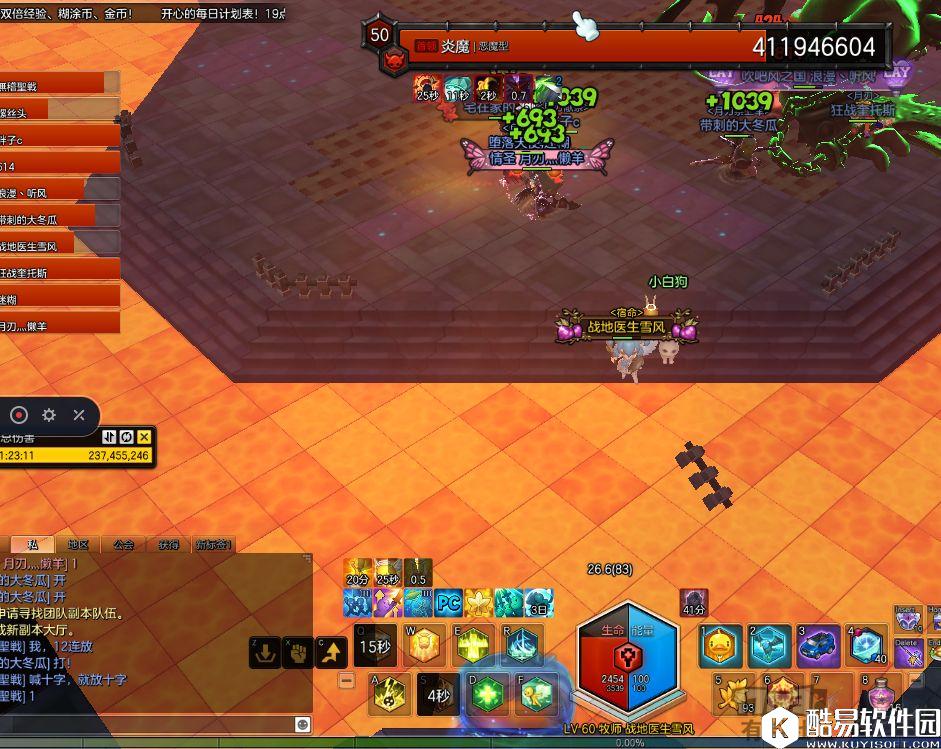
Task: Use the yellow duck item in slot 1
Action: click(720, 646)
